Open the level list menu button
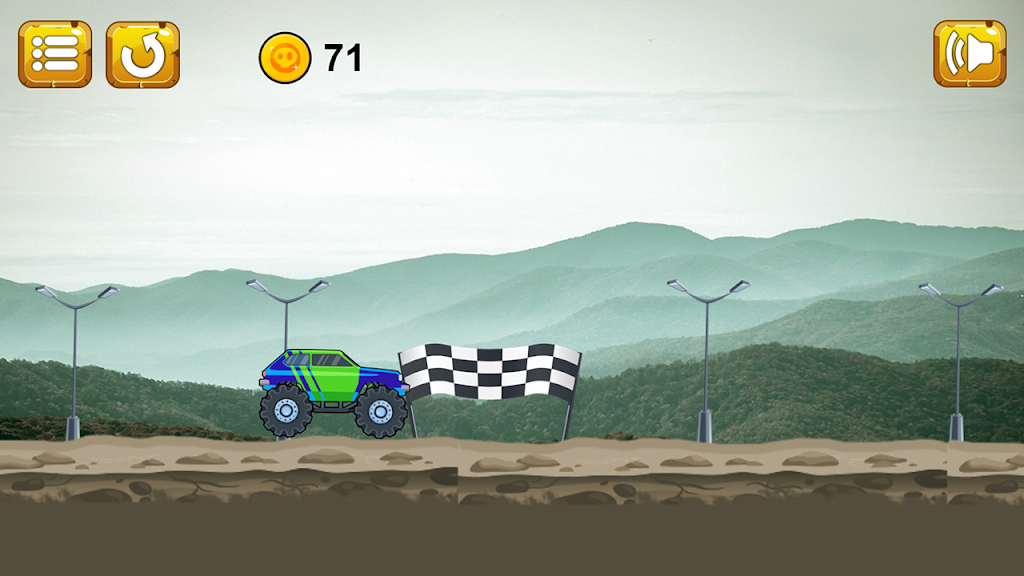Image resolution: width=1024 pixels, height=576 pixels. click(55, 54)
